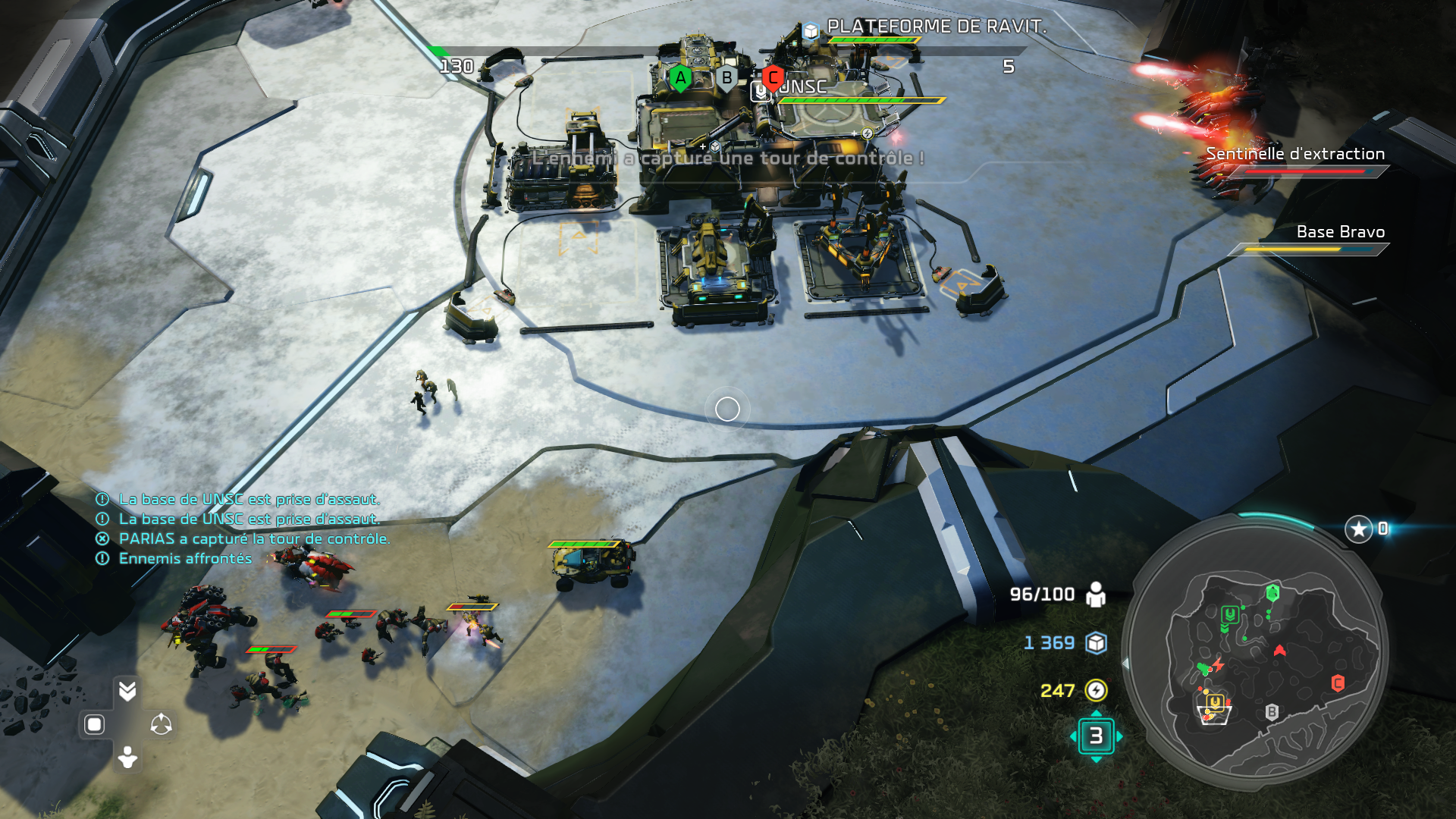Select the grey control point B icon
Viewport: 1456px width, 819px height.
tap(726, 77)
